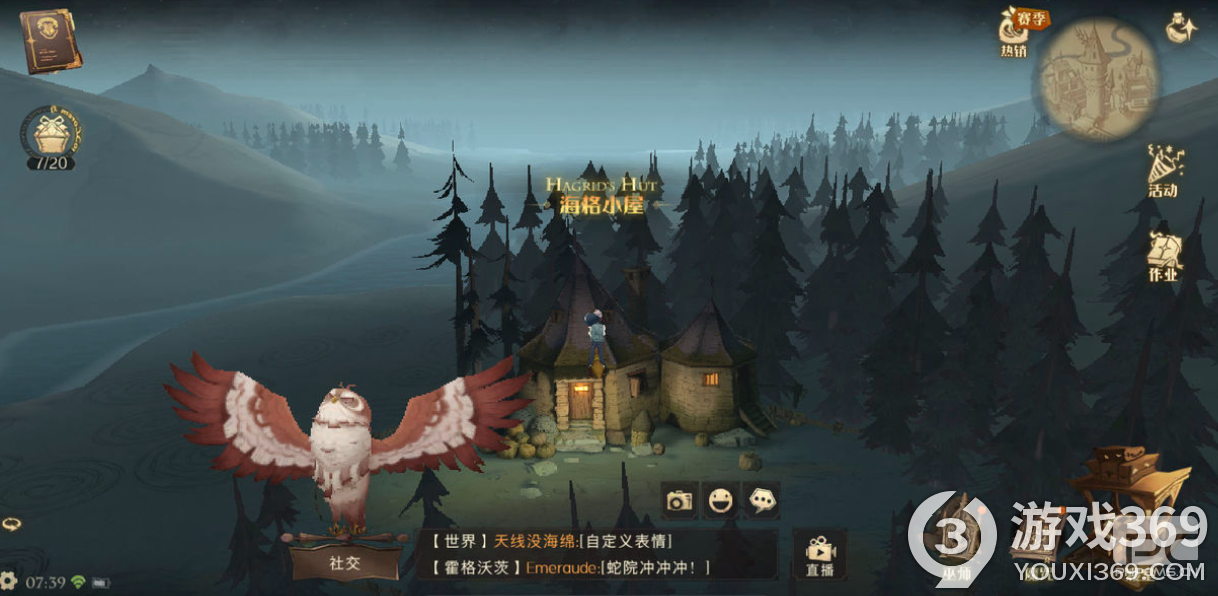
Task: Open the smiley emote menu
Action: 720,501
